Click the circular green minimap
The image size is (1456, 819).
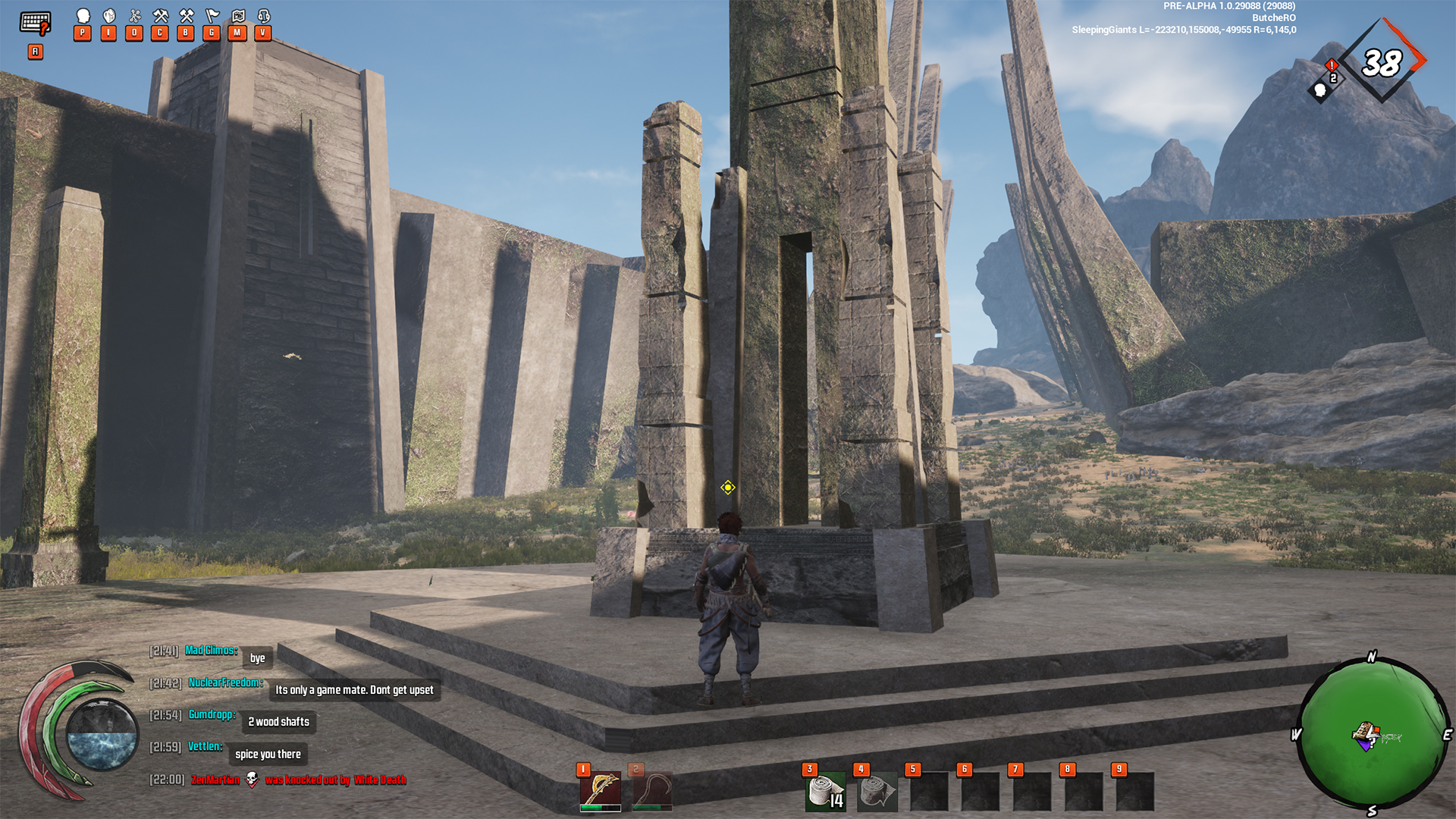tap(1371, 734)
